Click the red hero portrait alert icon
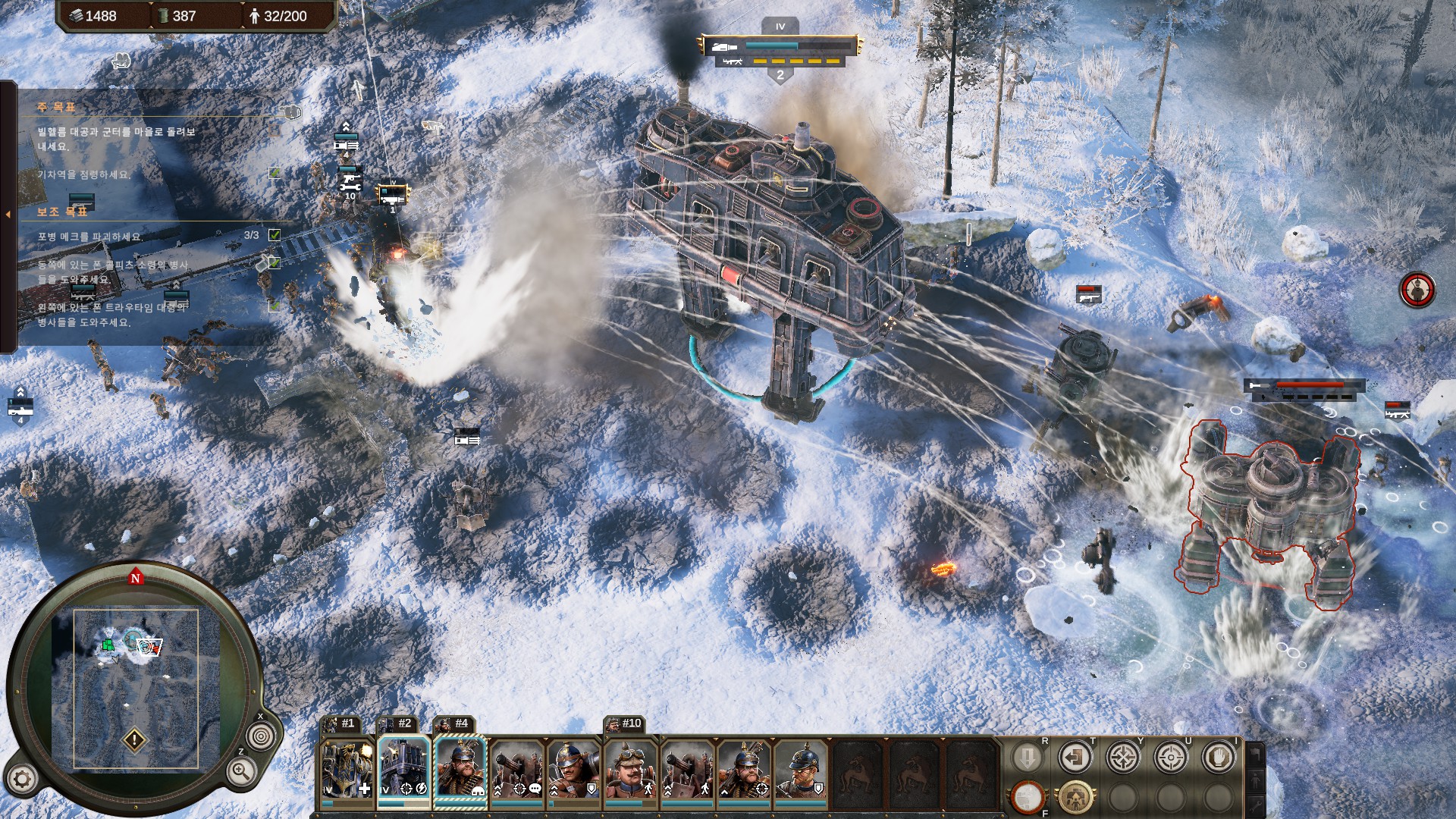The image size is (1456, 819). [1417, 290]
